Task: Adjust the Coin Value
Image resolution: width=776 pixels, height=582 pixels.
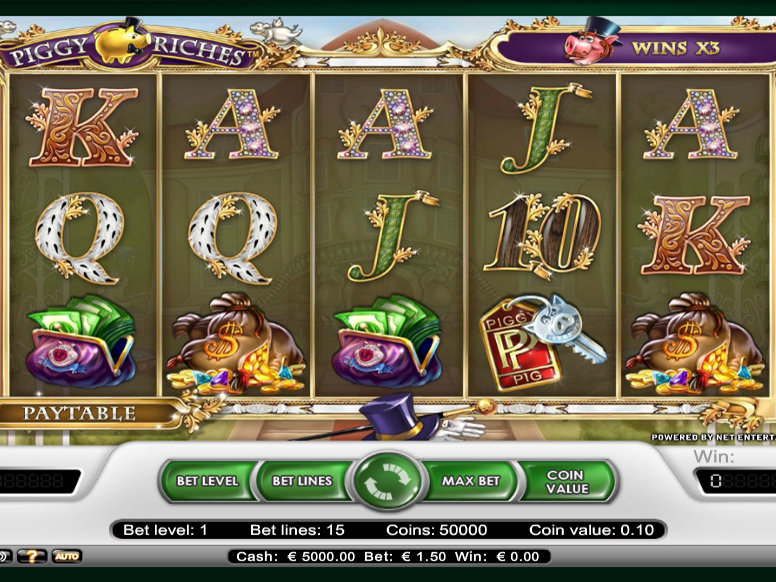Action: point(567,481)
